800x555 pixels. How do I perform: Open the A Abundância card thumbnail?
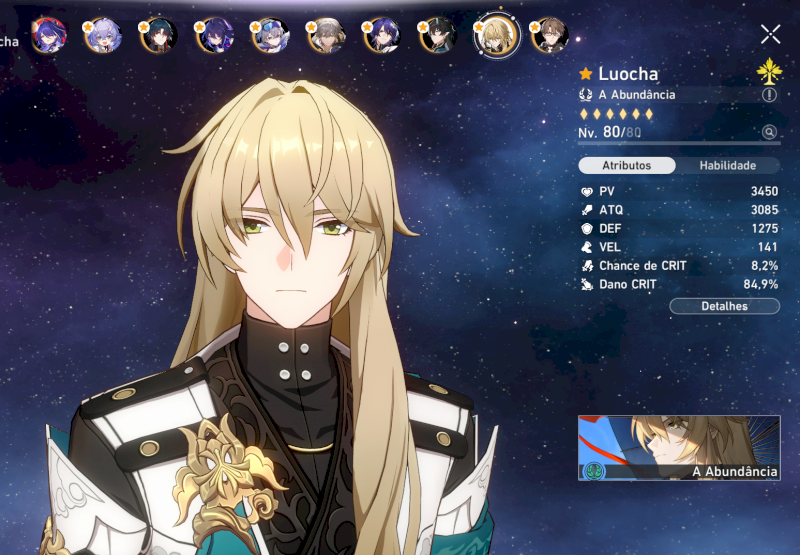click(679, 448)
